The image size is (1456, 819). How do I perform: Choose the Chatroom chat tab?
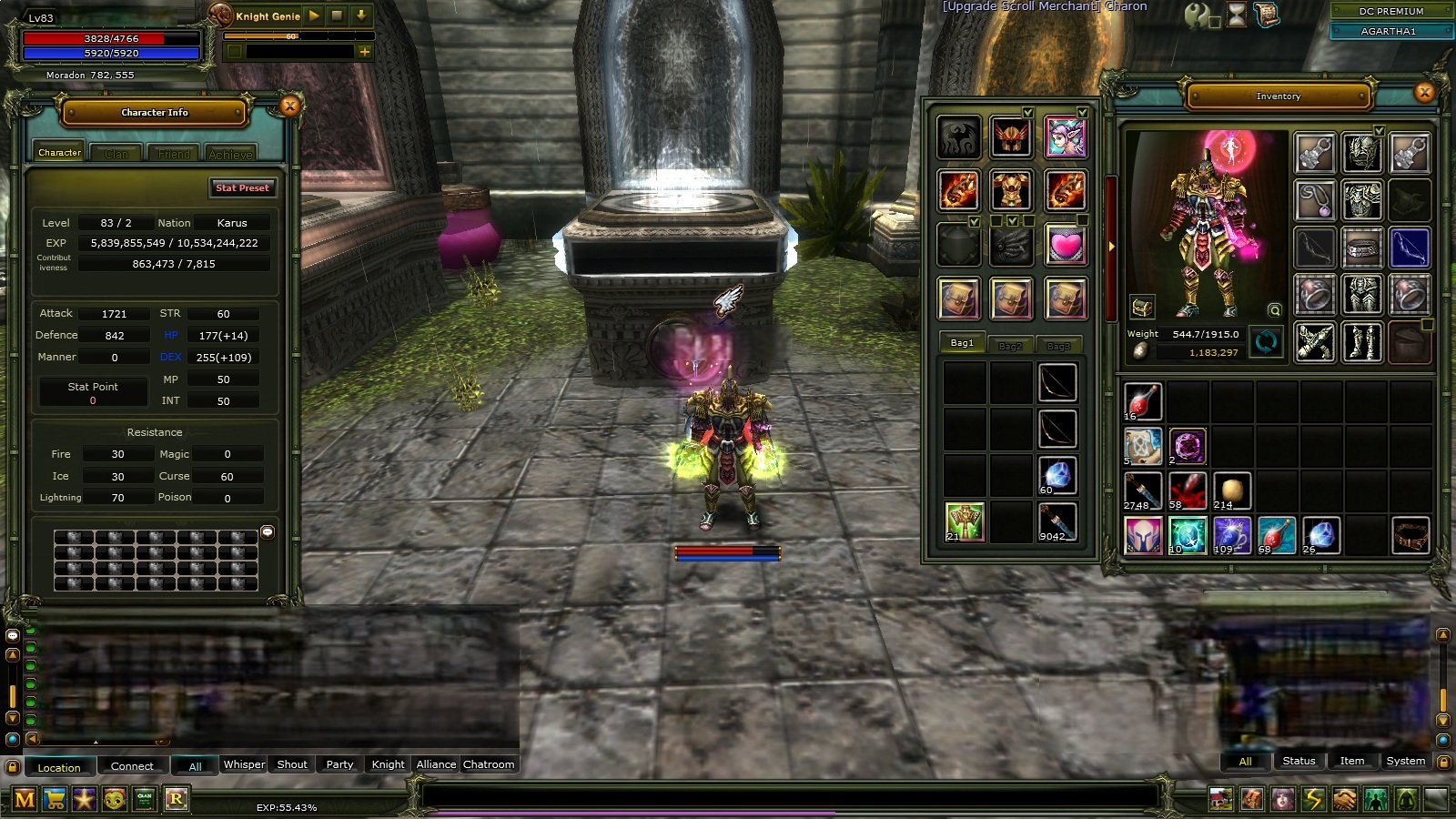489,764
